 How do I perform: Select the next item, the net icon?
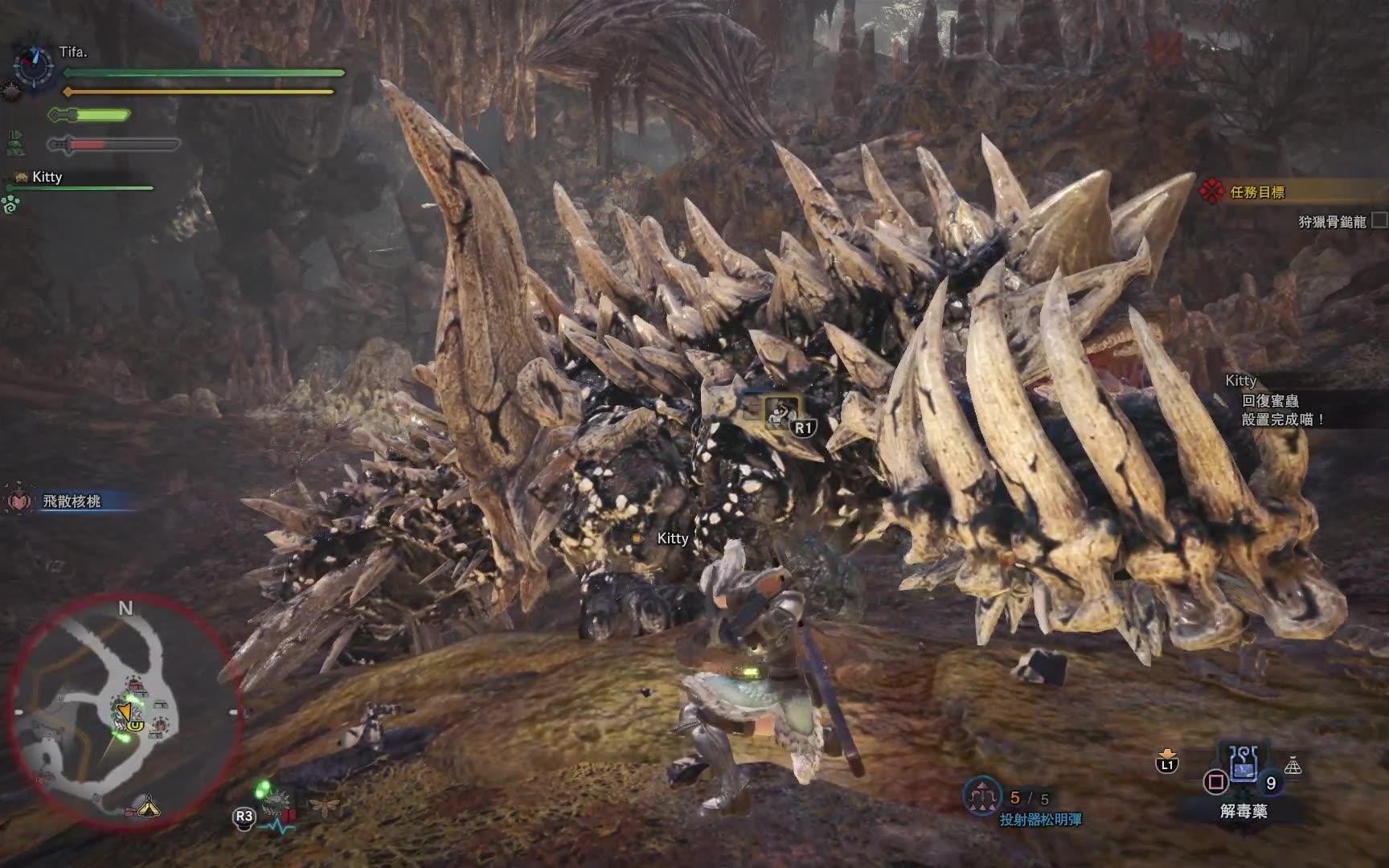pyautogui.click(x=1293, y=766)
